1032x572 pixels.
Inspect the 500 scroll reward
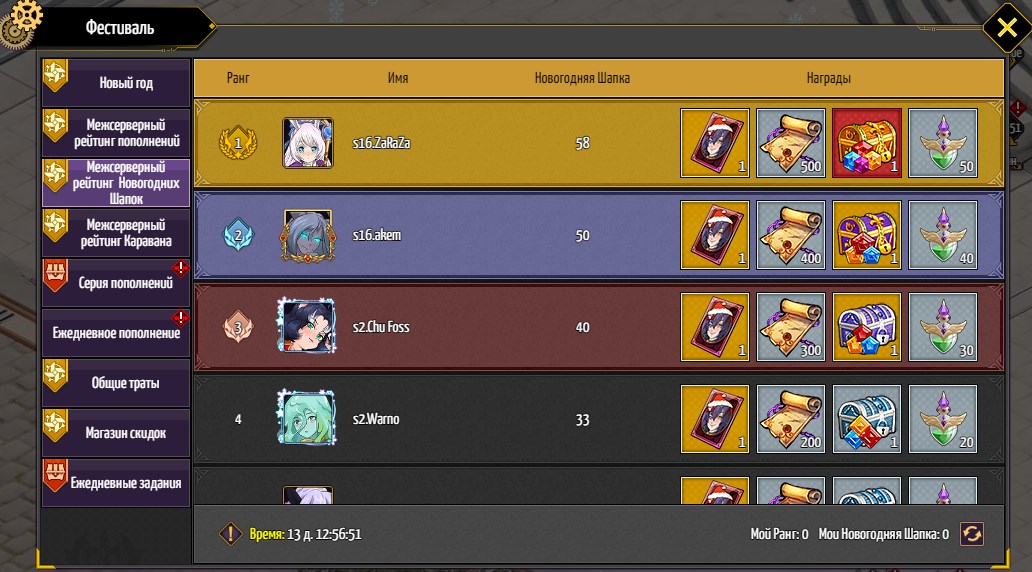(x=791, y=143)
